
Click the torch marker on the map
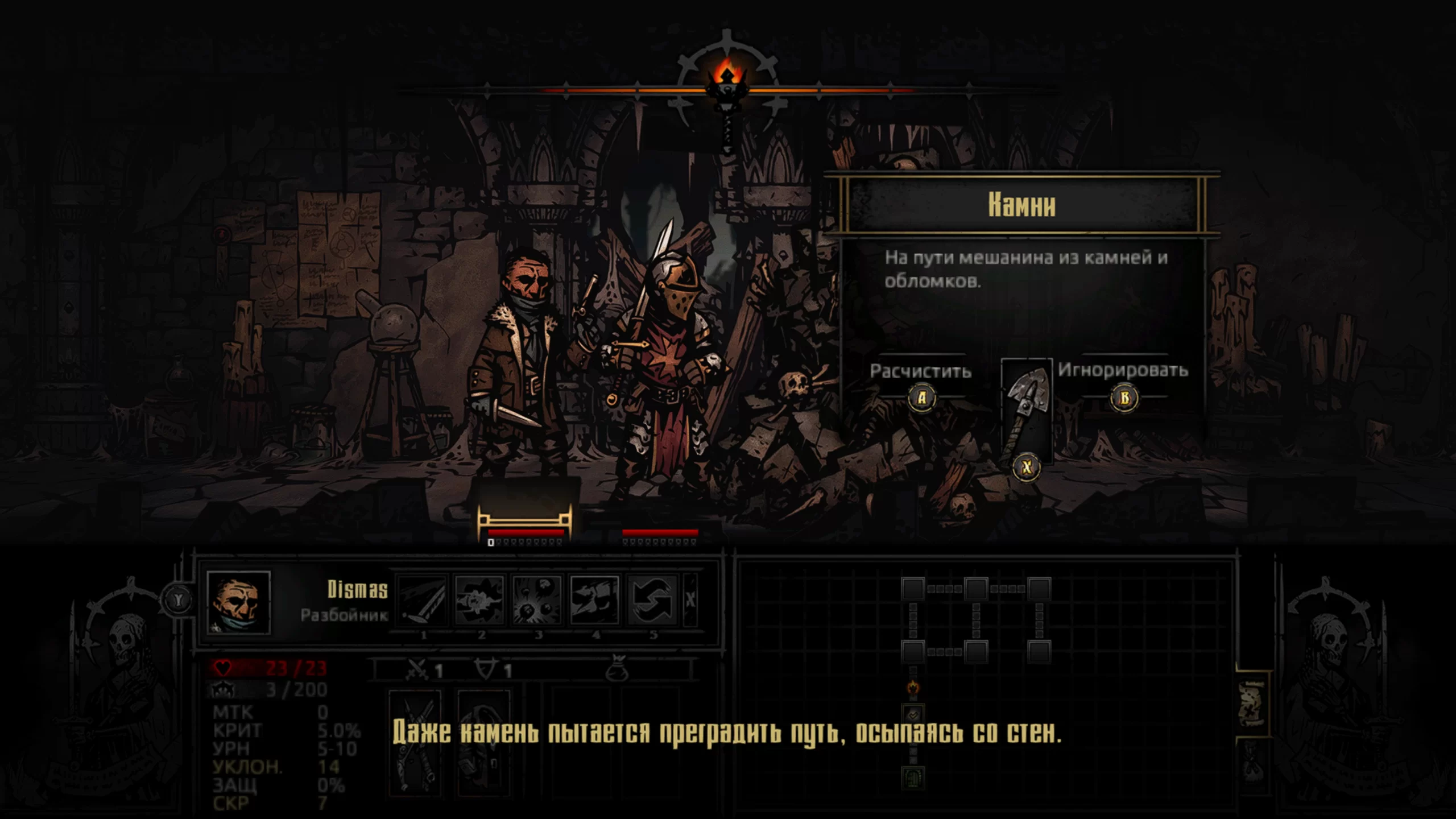[x=913, y=687]
